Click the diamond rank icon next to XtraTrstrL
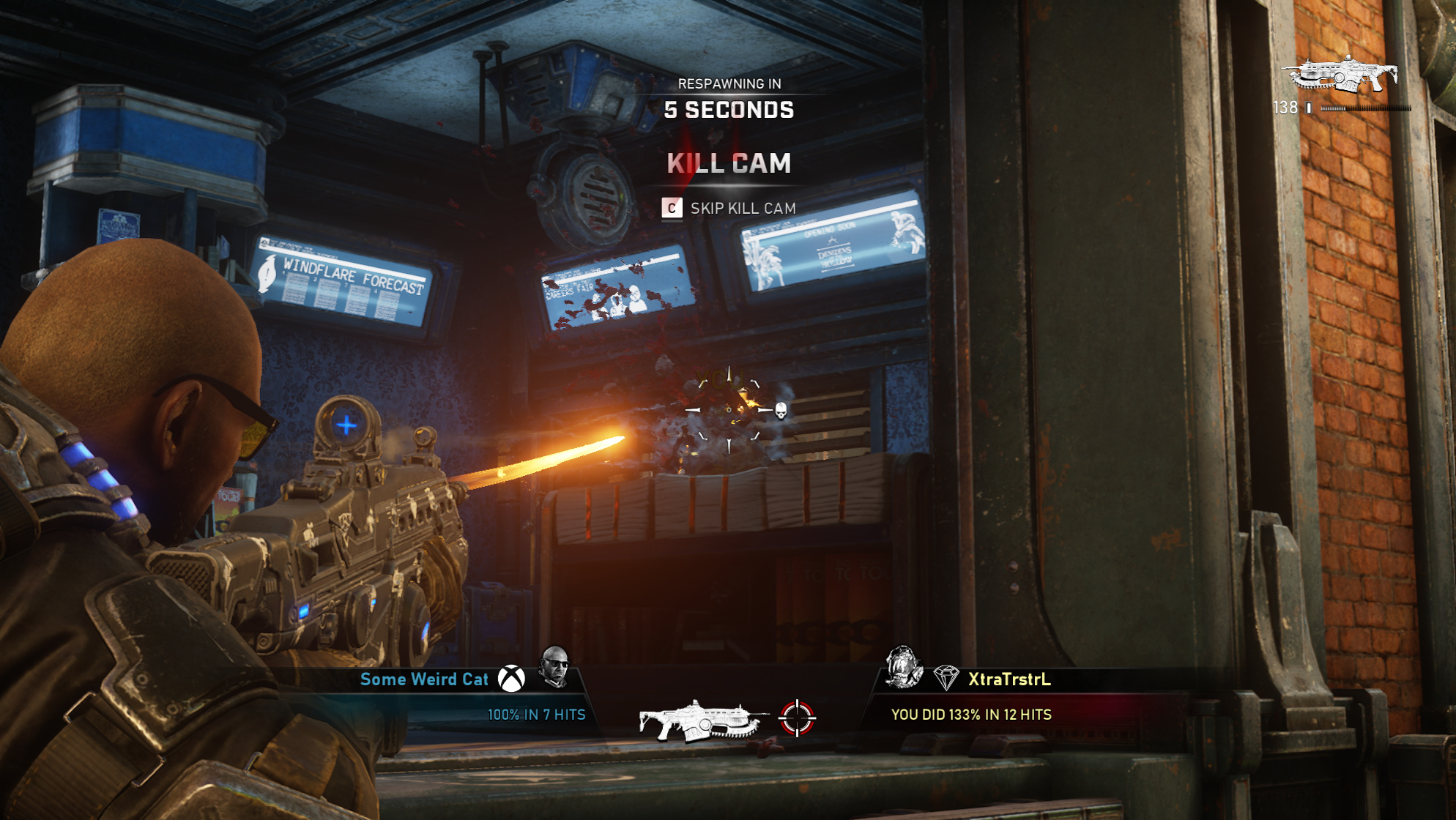Image resolution: width=1456 pixels, height=820 pixels. coord(946,678)
